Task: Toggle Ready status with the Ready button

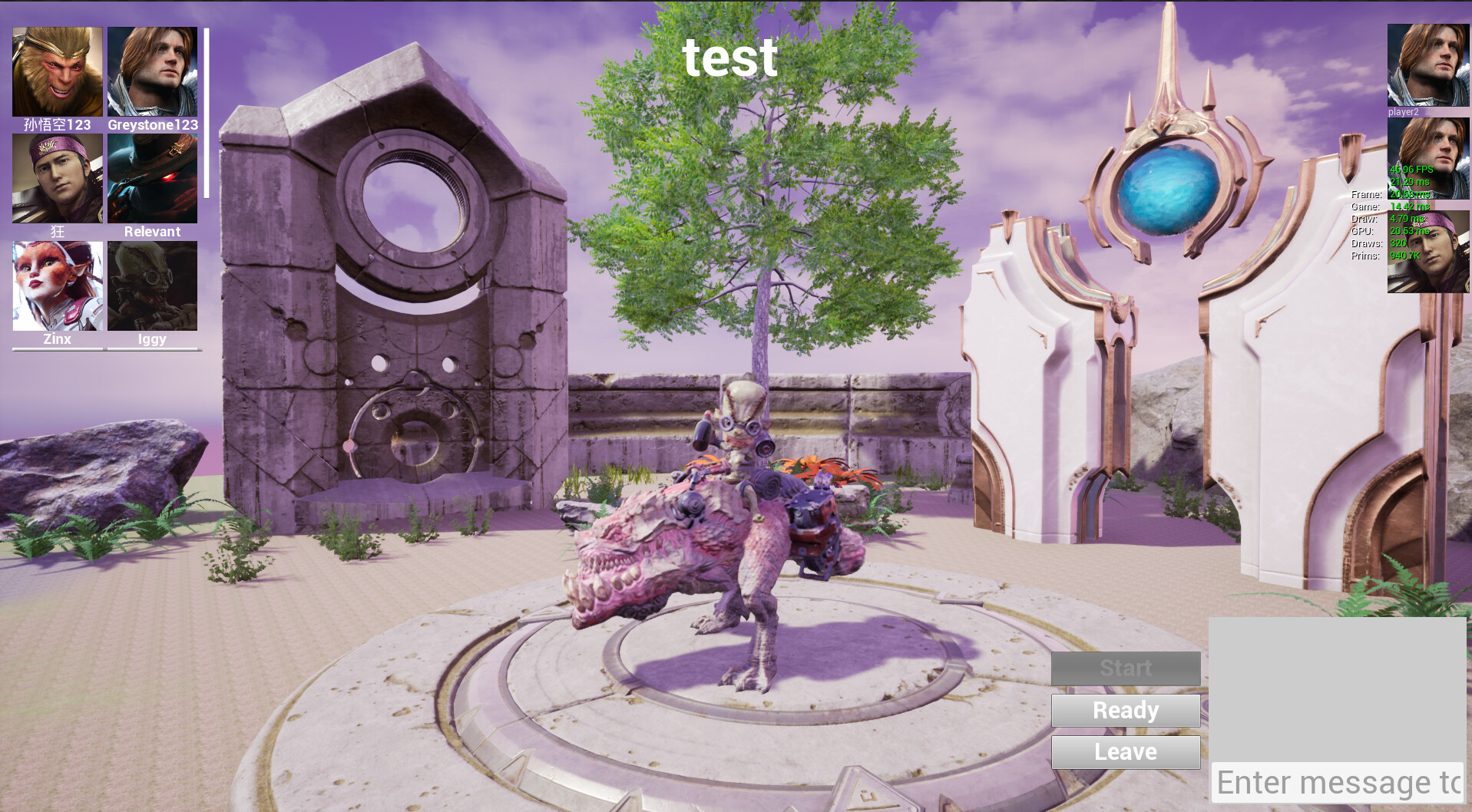Action: click(1125, 710)
